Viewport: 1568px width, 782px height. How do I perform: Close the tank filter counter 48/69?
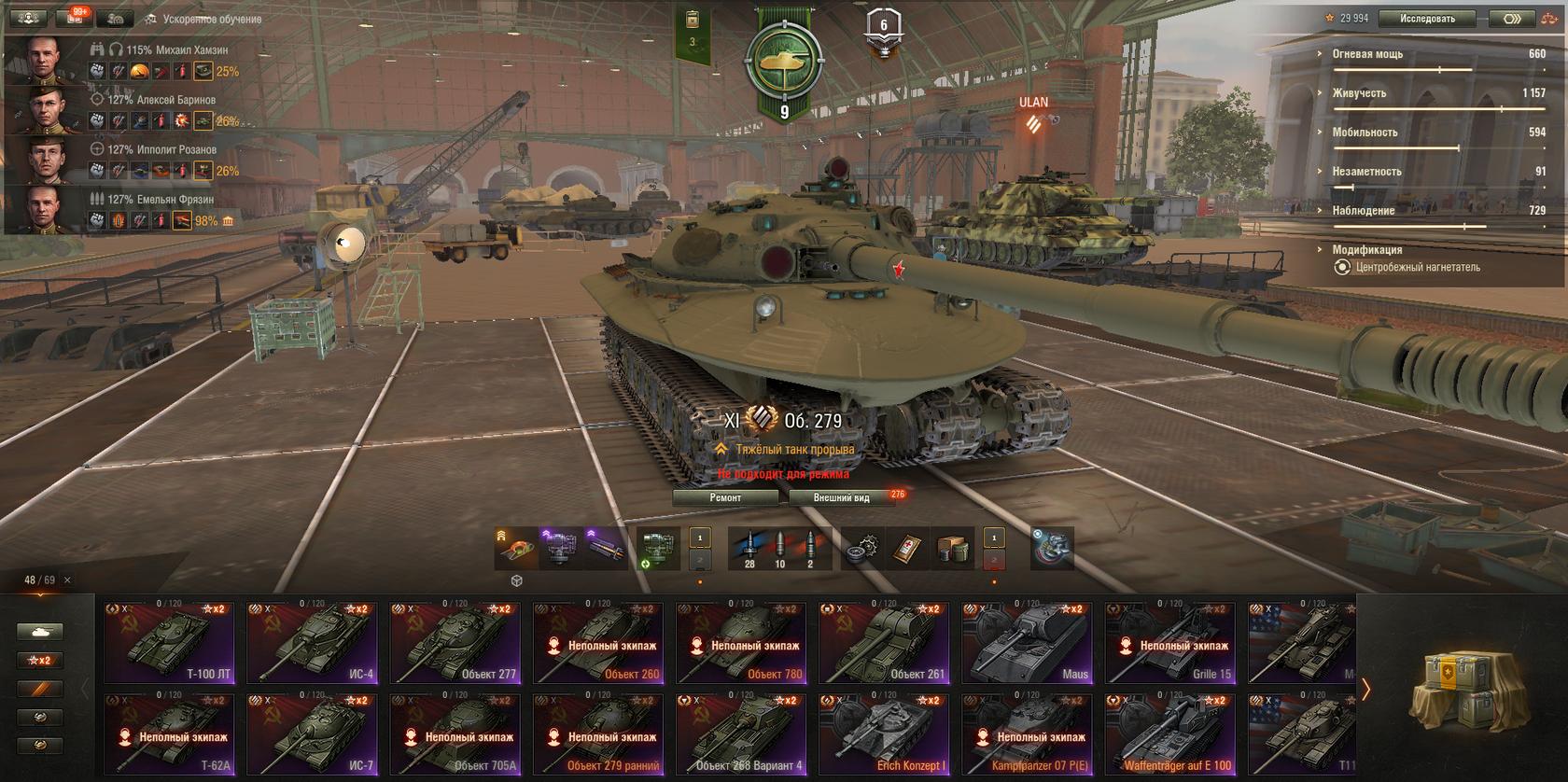[67, 580]
